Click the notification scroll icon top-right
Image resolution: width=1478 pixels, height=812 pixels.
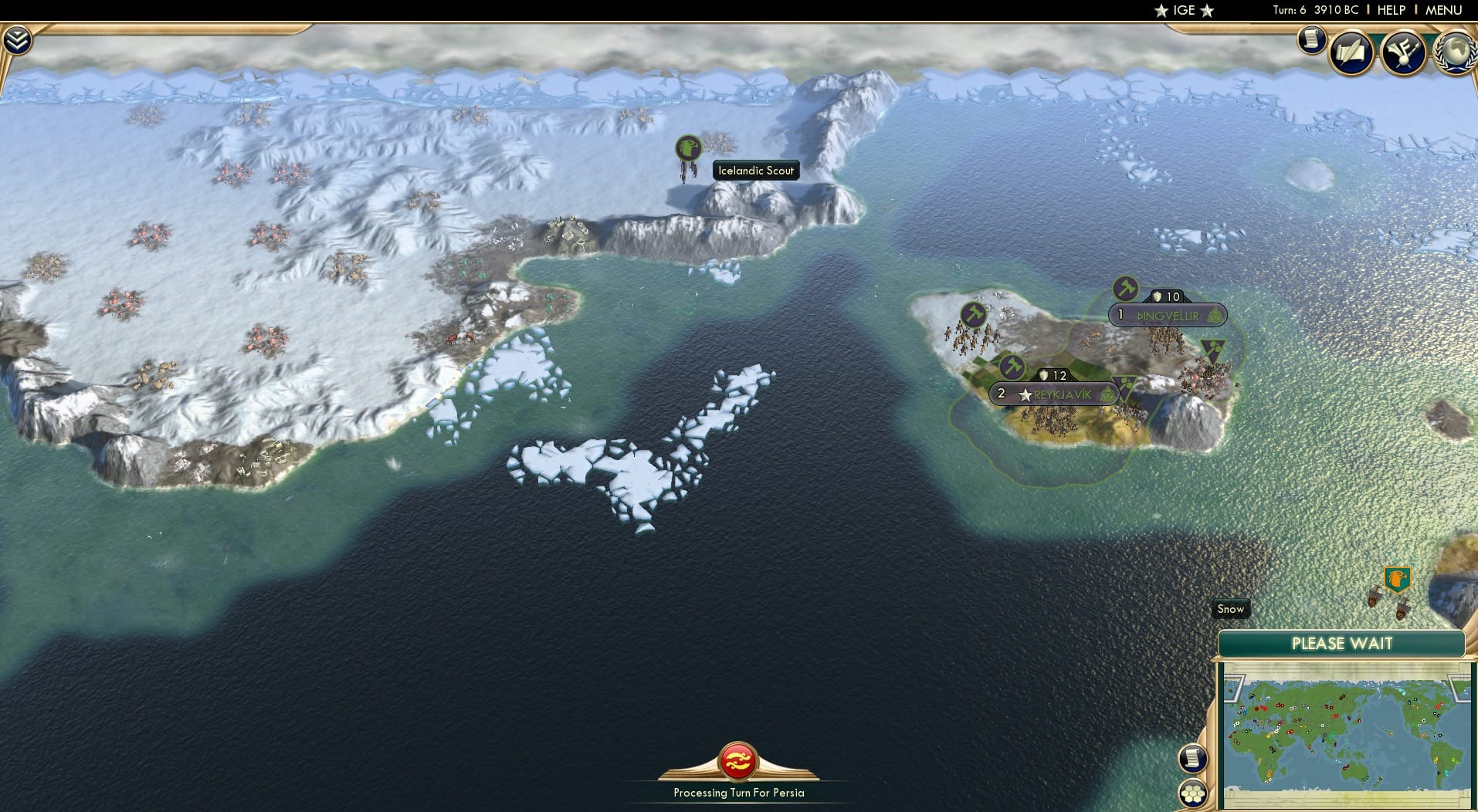[1311, 40]
